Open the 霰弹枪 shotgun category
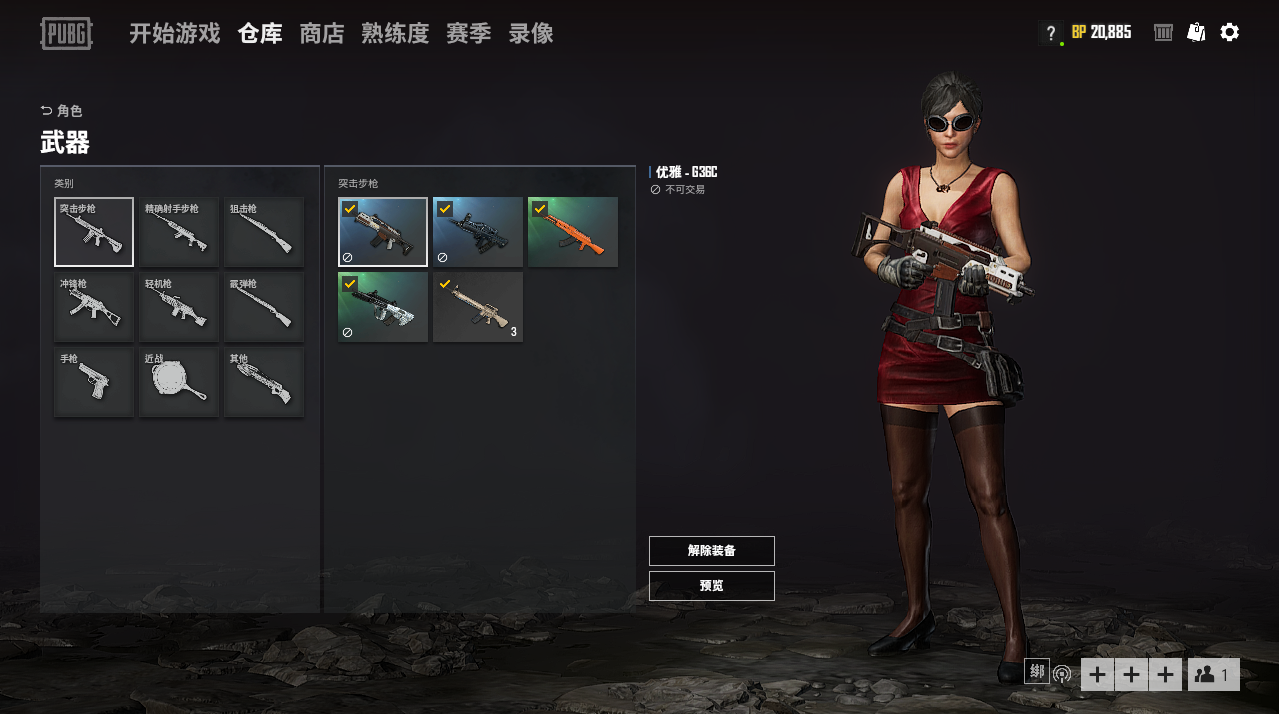 tap(264, 307)
